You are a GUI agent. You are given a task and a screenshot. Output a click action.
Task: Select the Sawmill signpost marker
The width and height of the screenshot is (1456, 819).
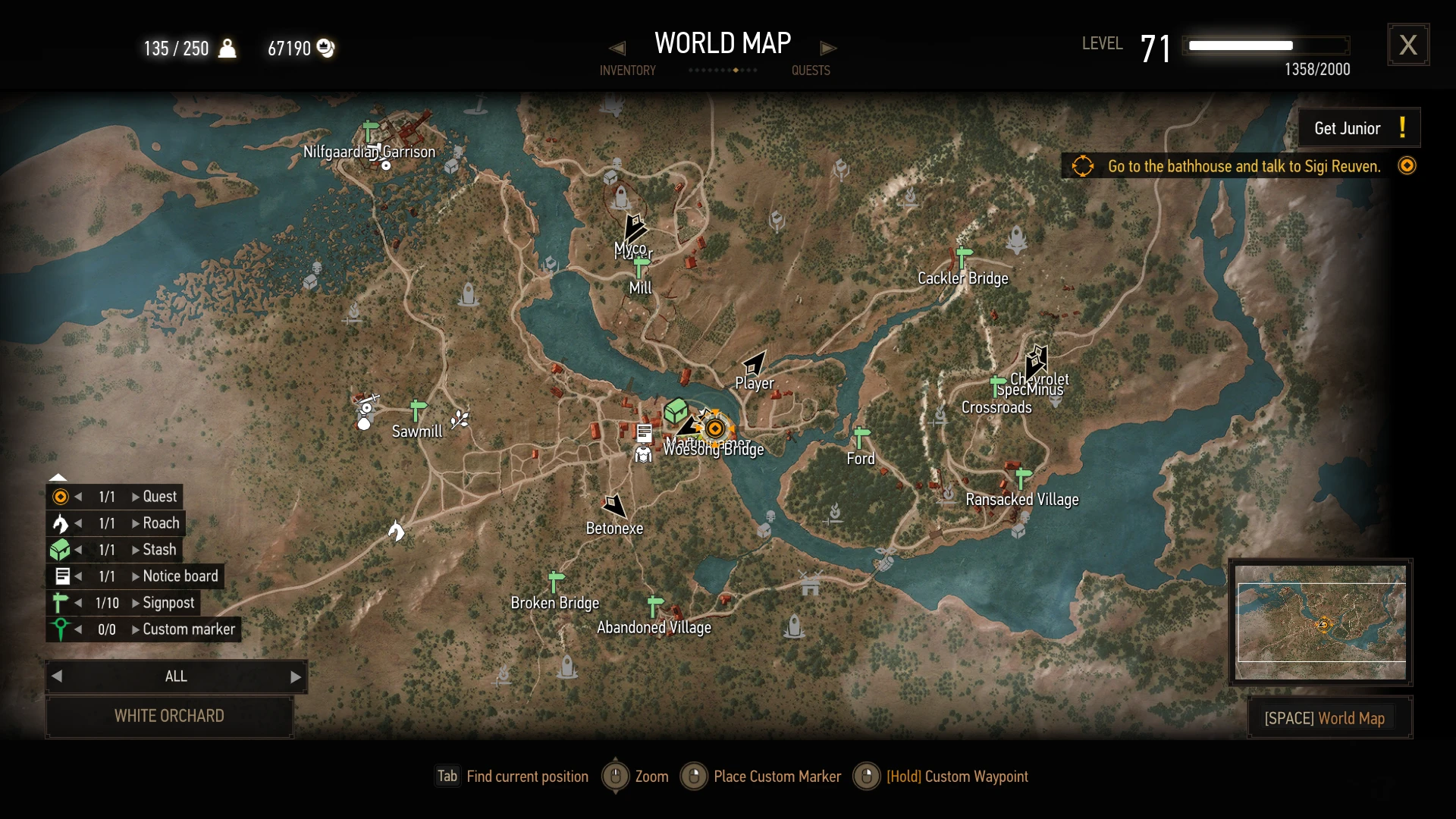click(x=417, y=409)
